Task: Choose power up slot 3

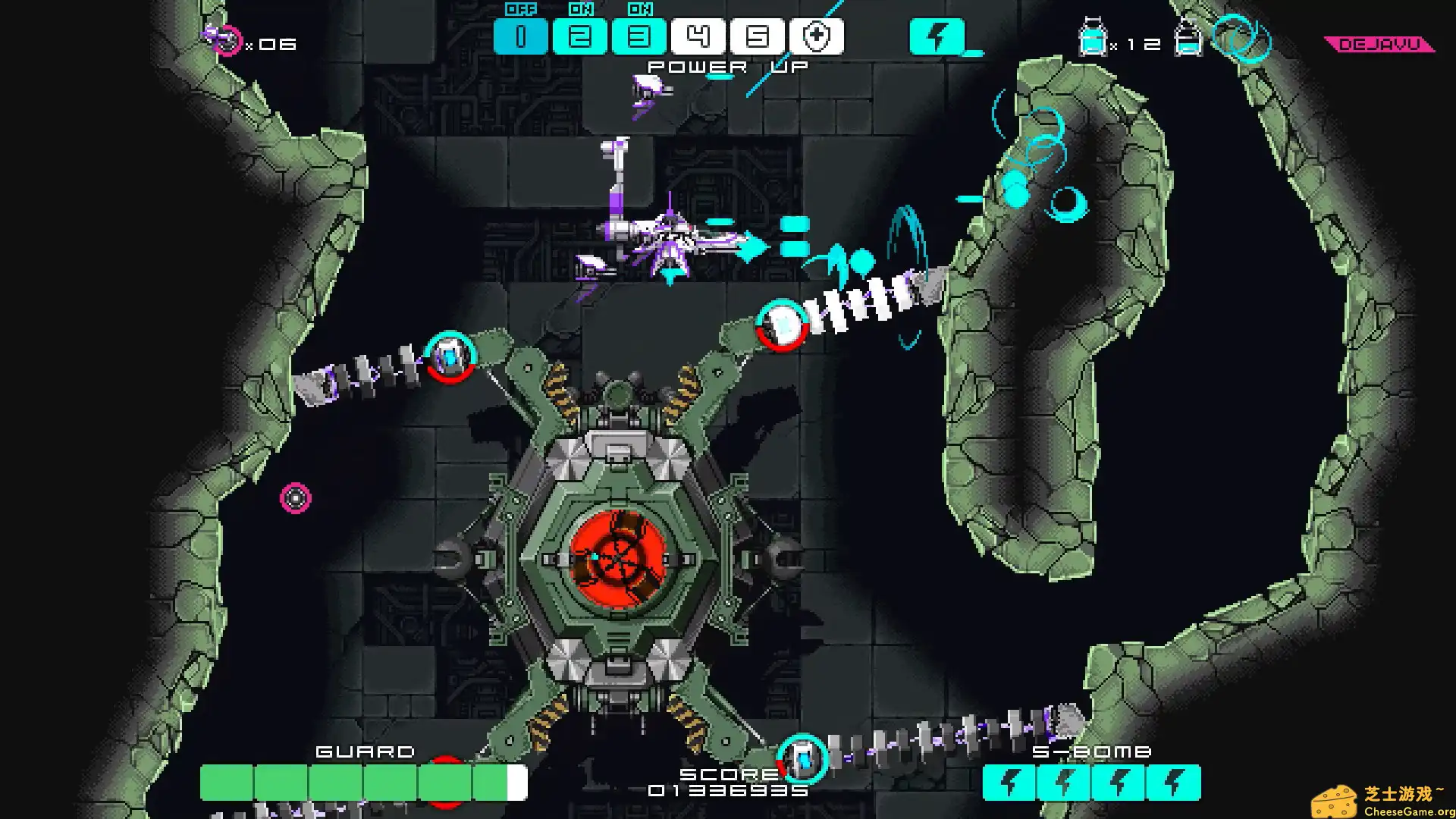Action: 639,36
